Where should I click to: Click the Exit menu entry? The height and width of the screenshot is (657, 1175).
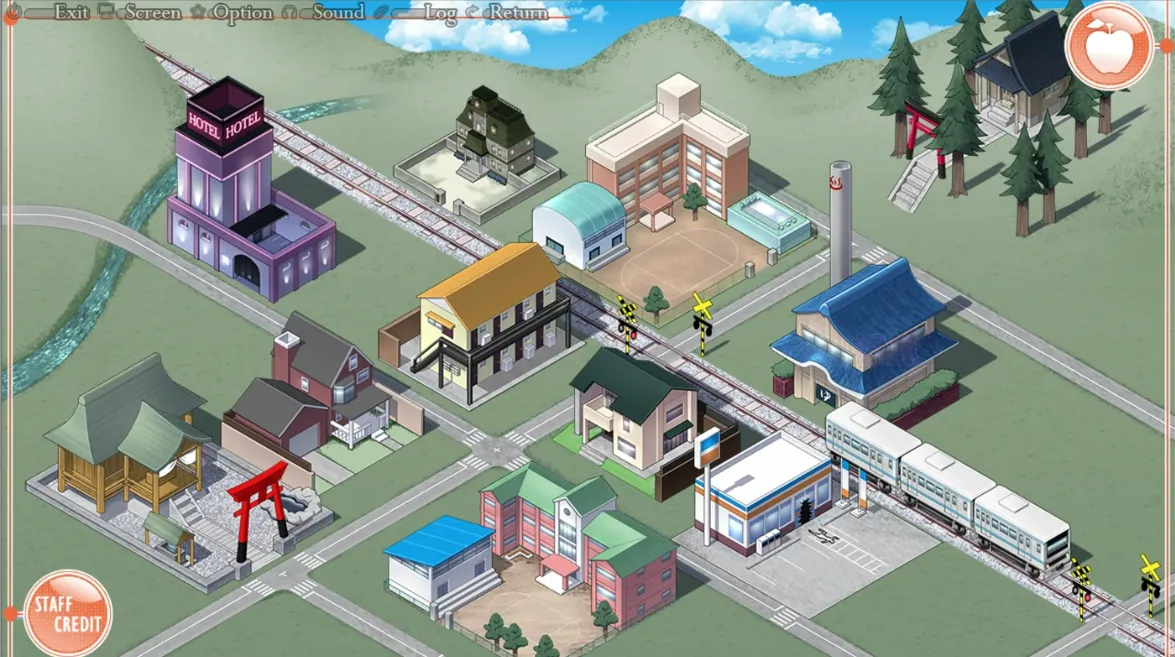coord(71,13)
